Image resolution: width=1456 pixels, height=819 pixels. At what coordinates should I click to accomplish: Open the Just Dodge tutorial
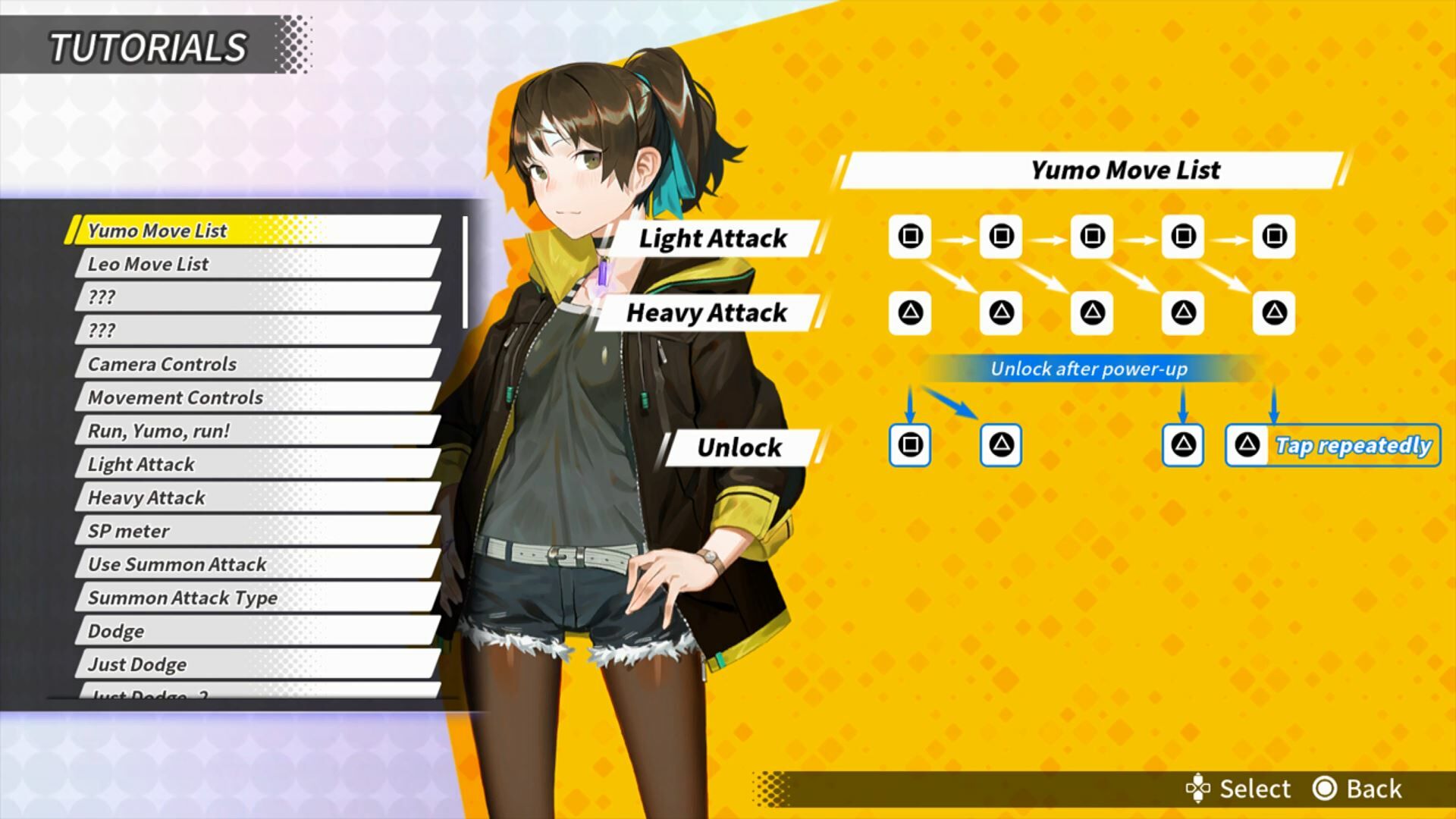click(x=256, y=664)
